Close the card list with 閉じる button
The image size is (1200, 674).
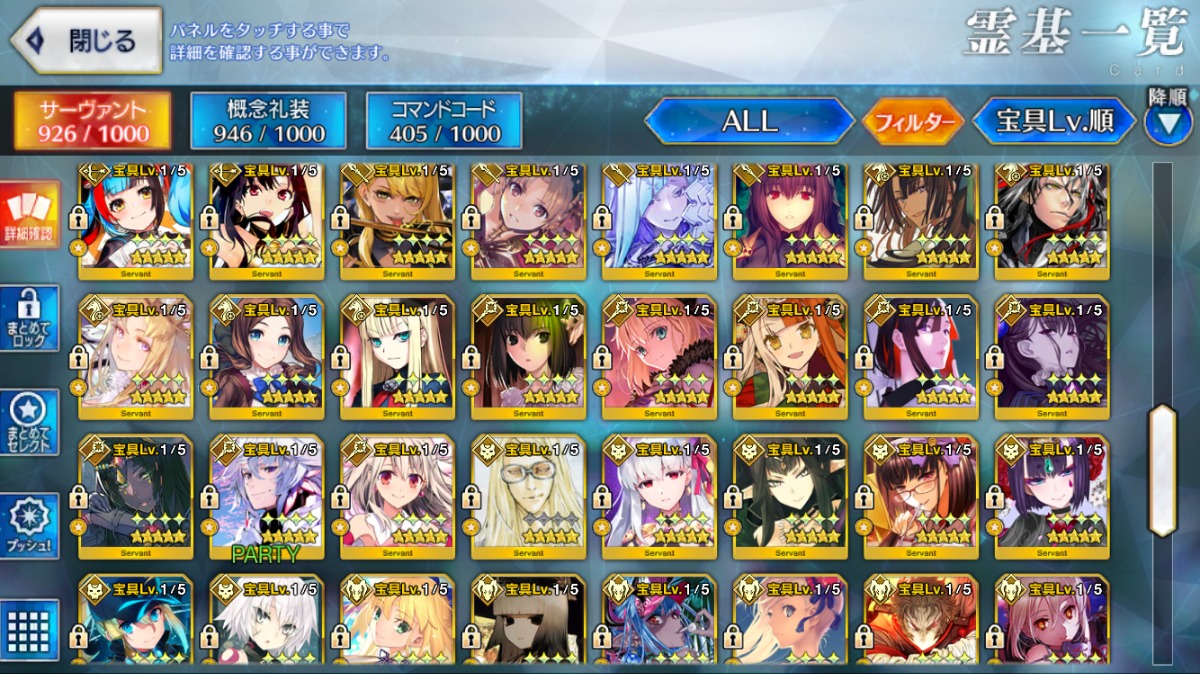pos(87,40)
